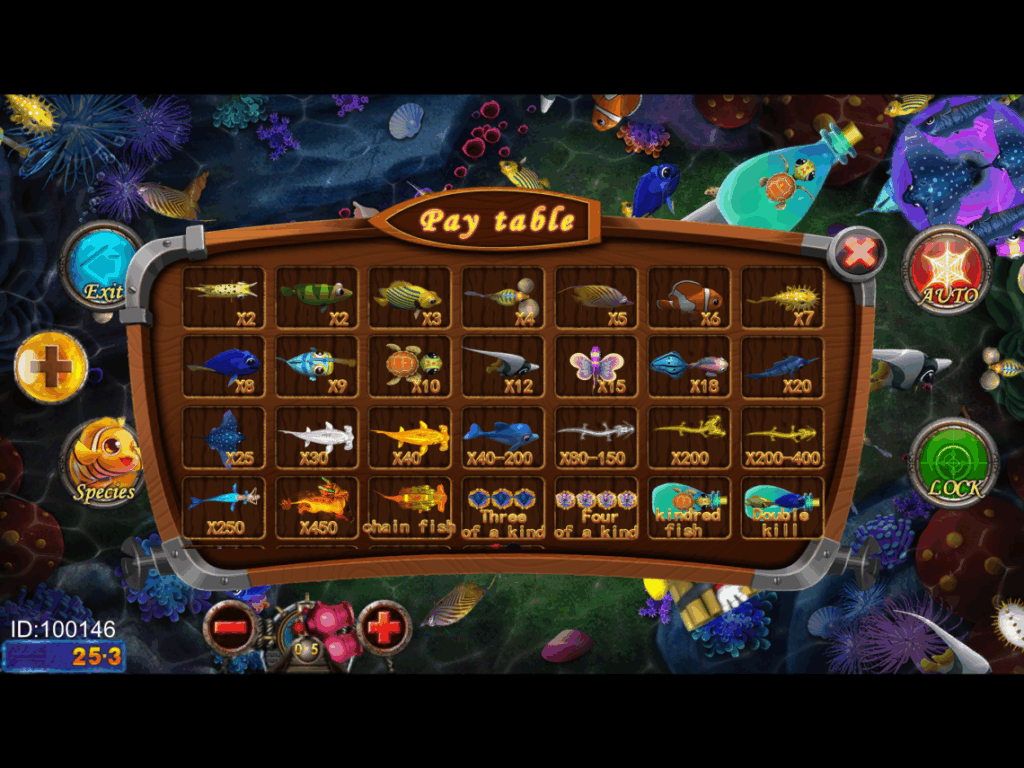1024x768 pixels.
Task: Activate the LOCK target button
Action: (954, 462)
